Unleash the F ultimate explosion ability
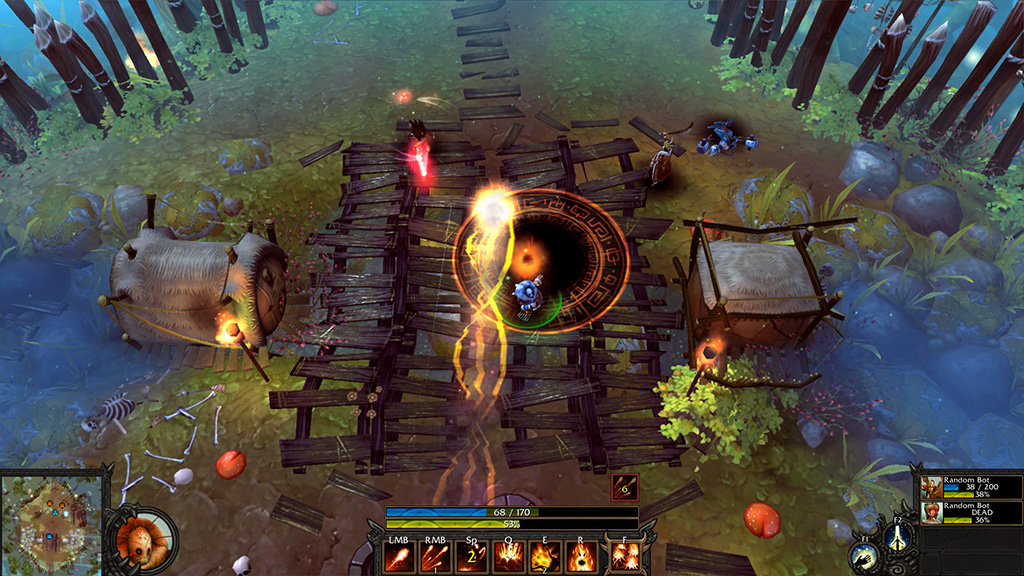This screenshot has height=576, width=1024. (x=627, y=555)
